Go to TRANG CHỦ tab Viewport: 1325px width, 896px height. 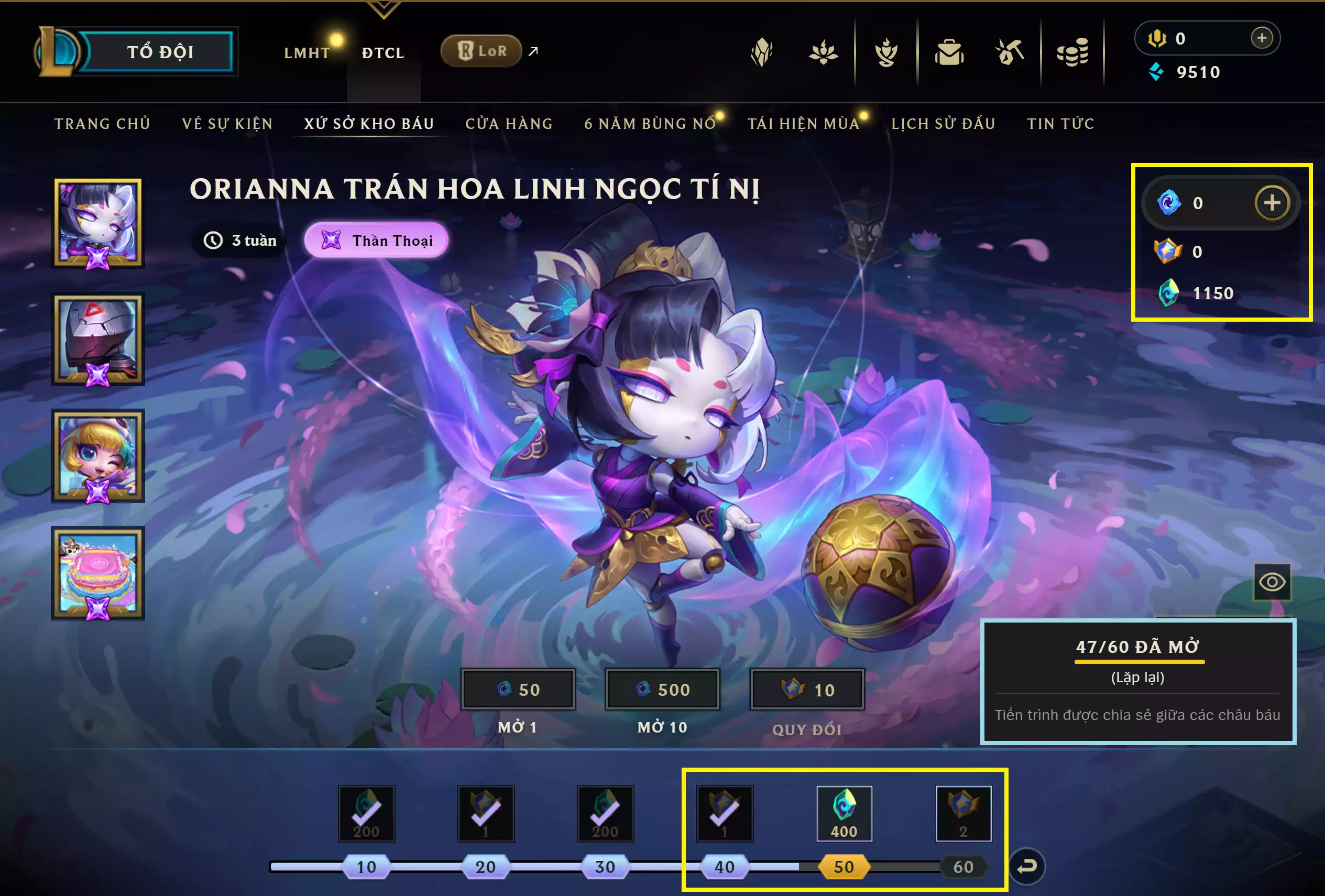[x=102, y=124]
